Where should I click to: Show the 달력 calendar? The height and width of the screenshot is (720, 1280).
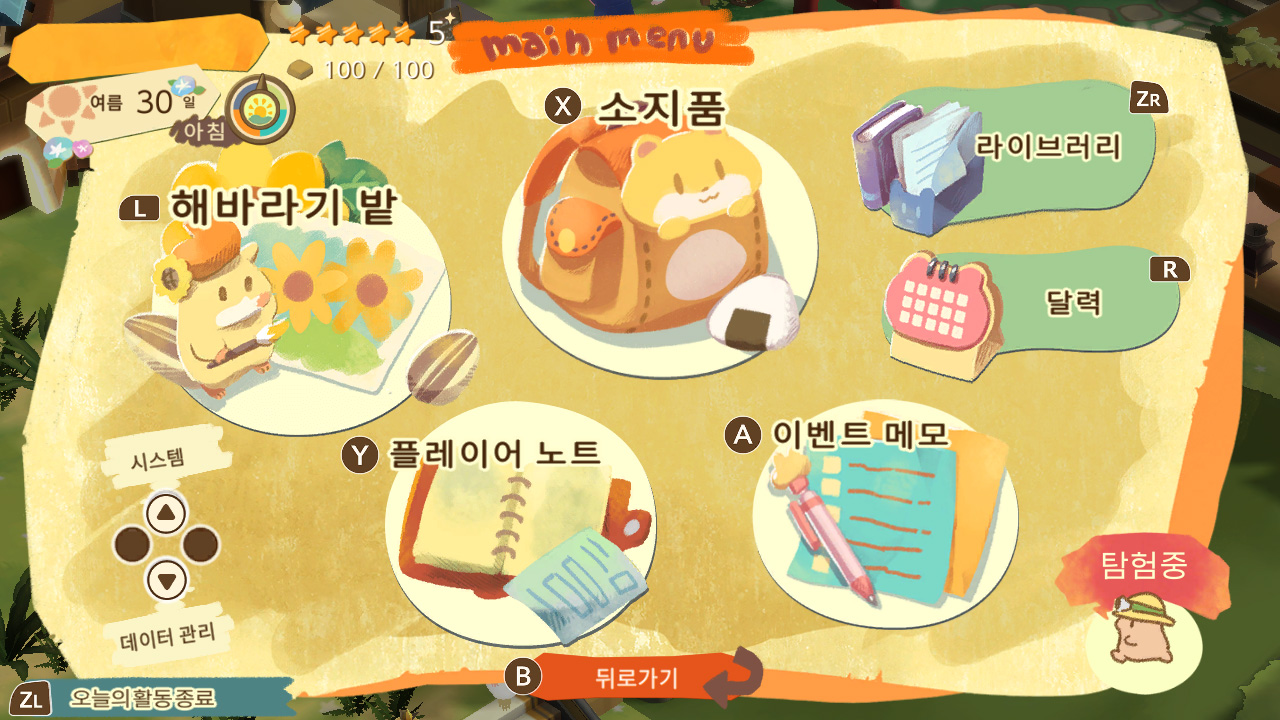click(1030, 305)
